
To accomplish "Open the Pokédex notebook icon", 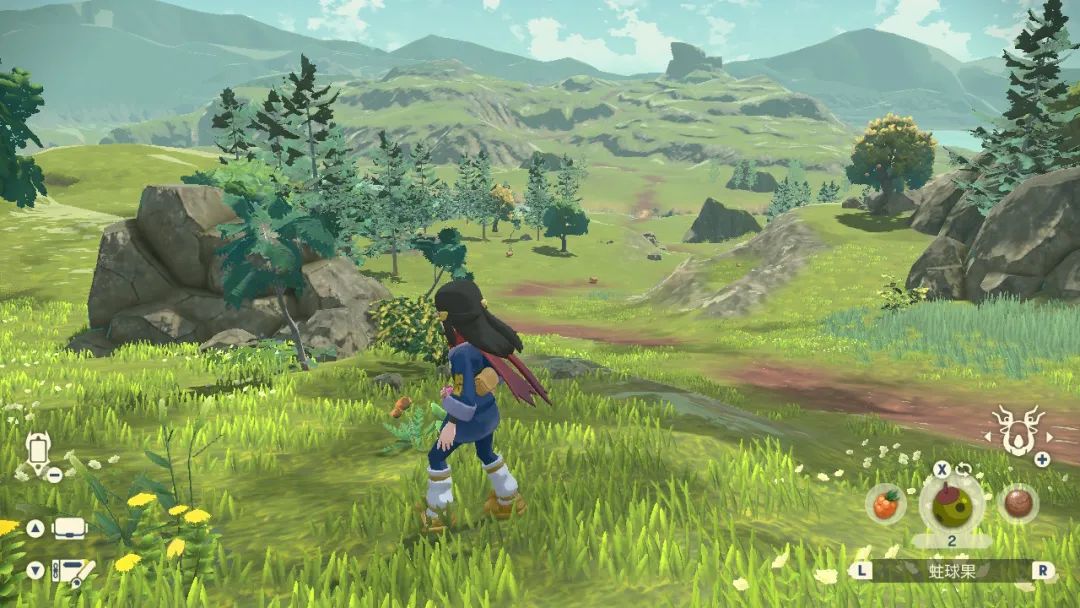I will [70, 571].
